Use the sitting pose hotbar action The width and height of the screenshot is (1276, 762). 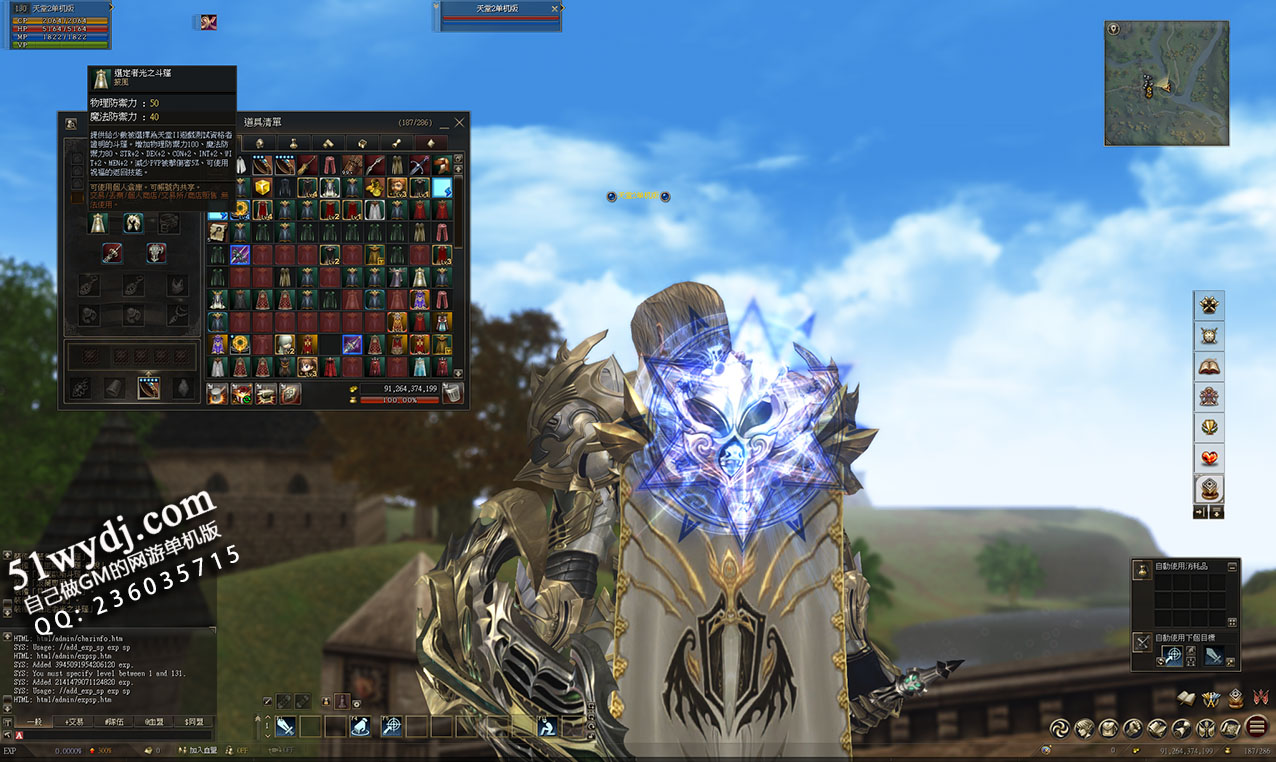(548, 727)
